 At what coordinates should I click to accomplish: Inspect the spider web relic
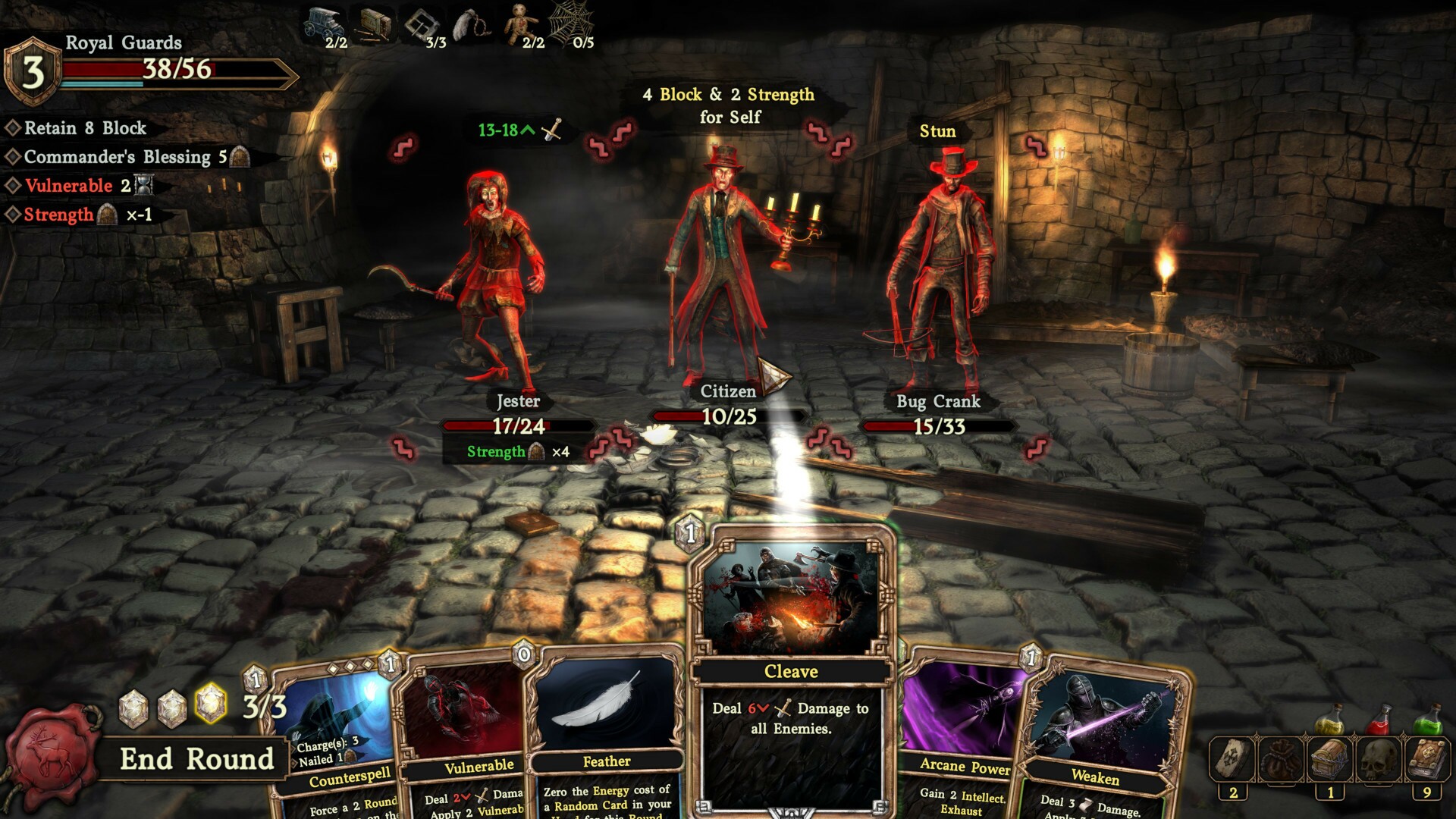click(569, 23)
